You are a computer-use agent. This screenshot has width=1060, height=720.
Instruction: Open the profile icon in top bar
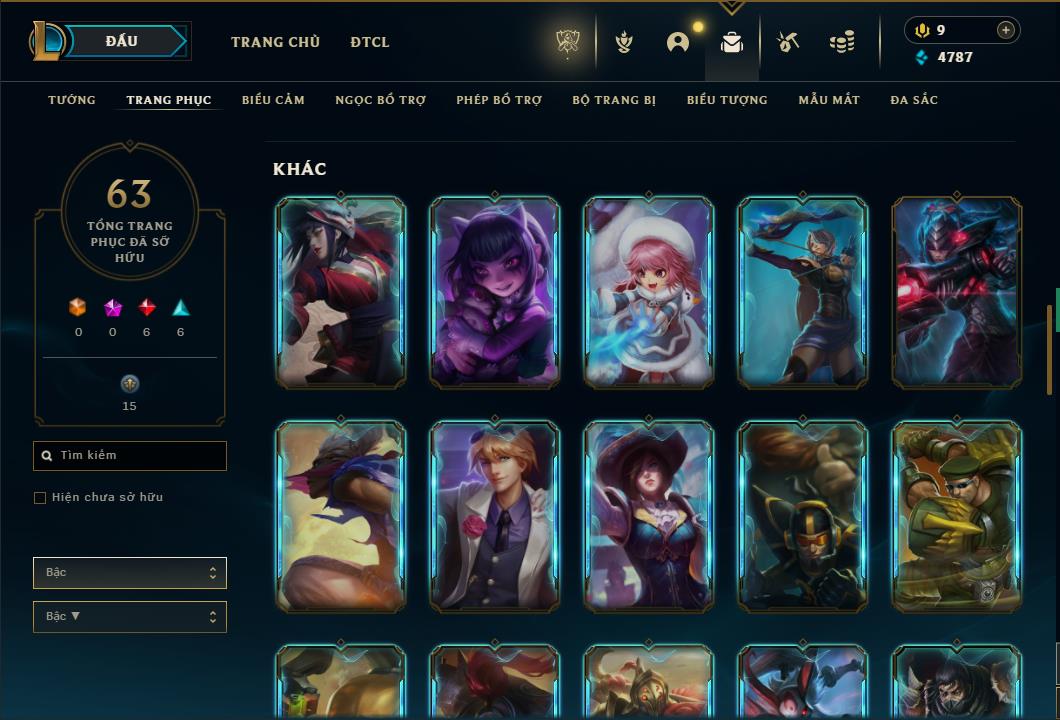pyautogui.click(x=678, y=42)
